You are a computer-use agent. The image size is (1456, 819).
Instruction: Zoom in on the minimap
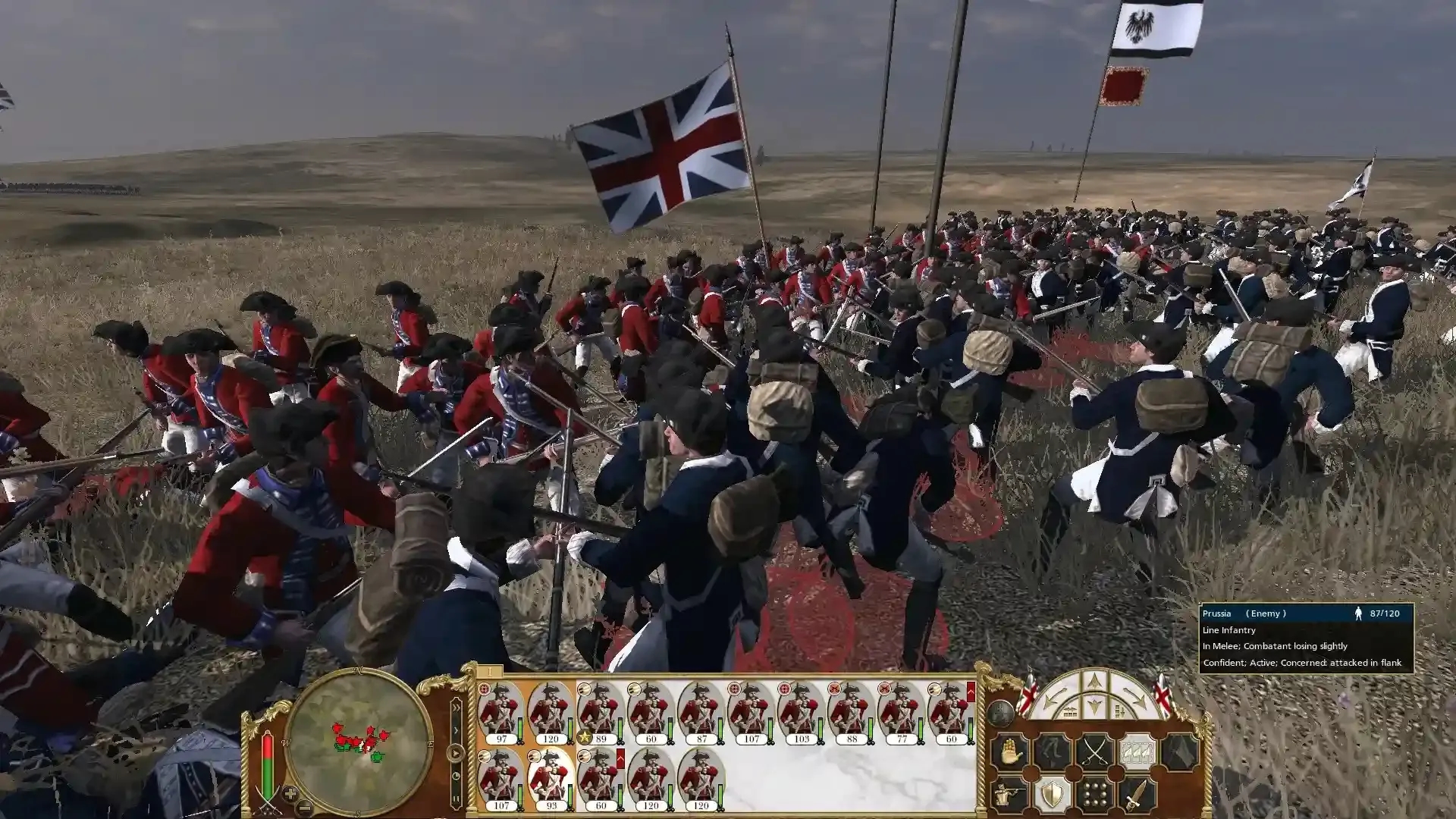point(290,794)
